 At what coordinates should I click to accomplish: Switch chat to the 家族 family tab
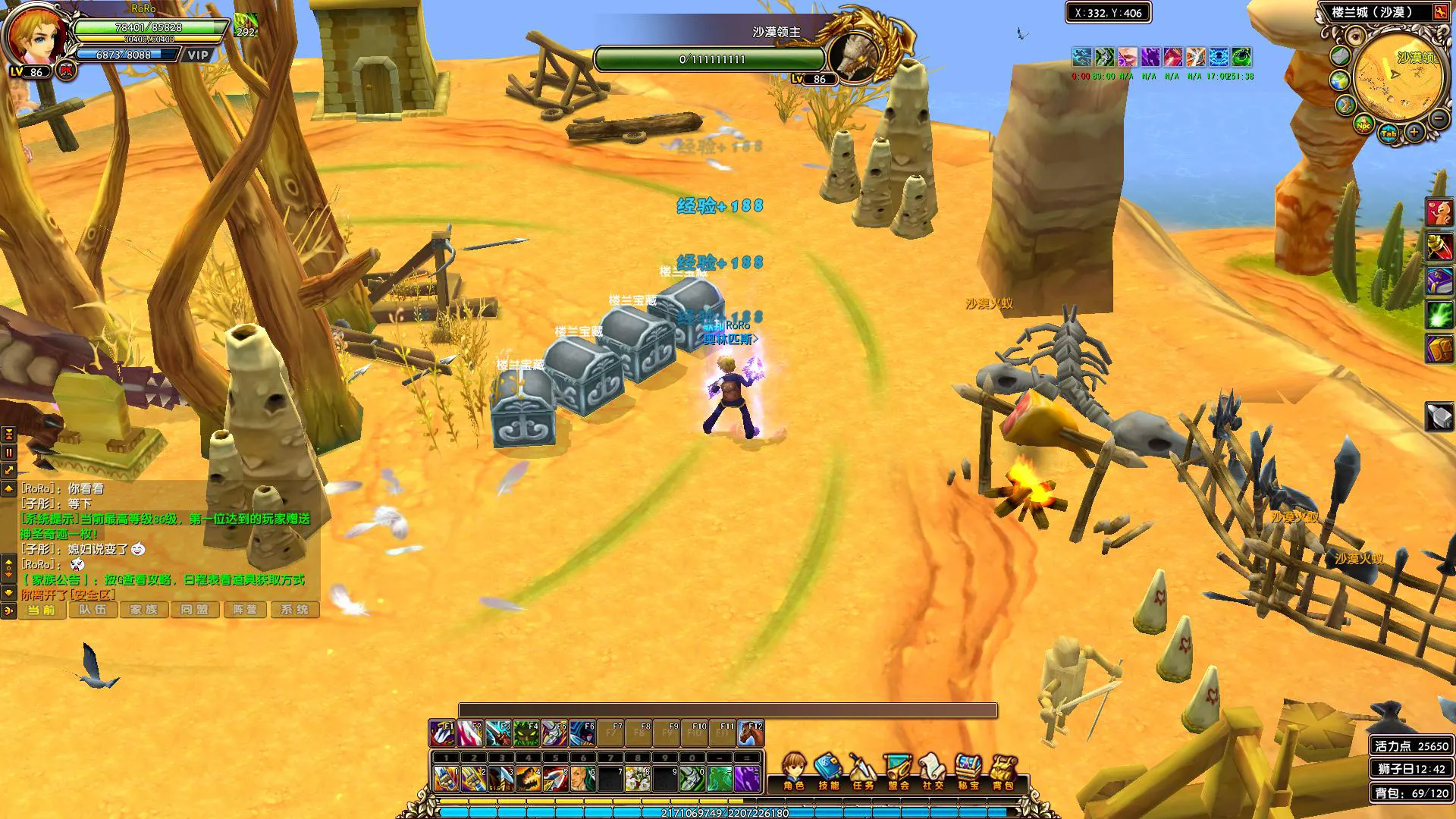click(143, 610)
